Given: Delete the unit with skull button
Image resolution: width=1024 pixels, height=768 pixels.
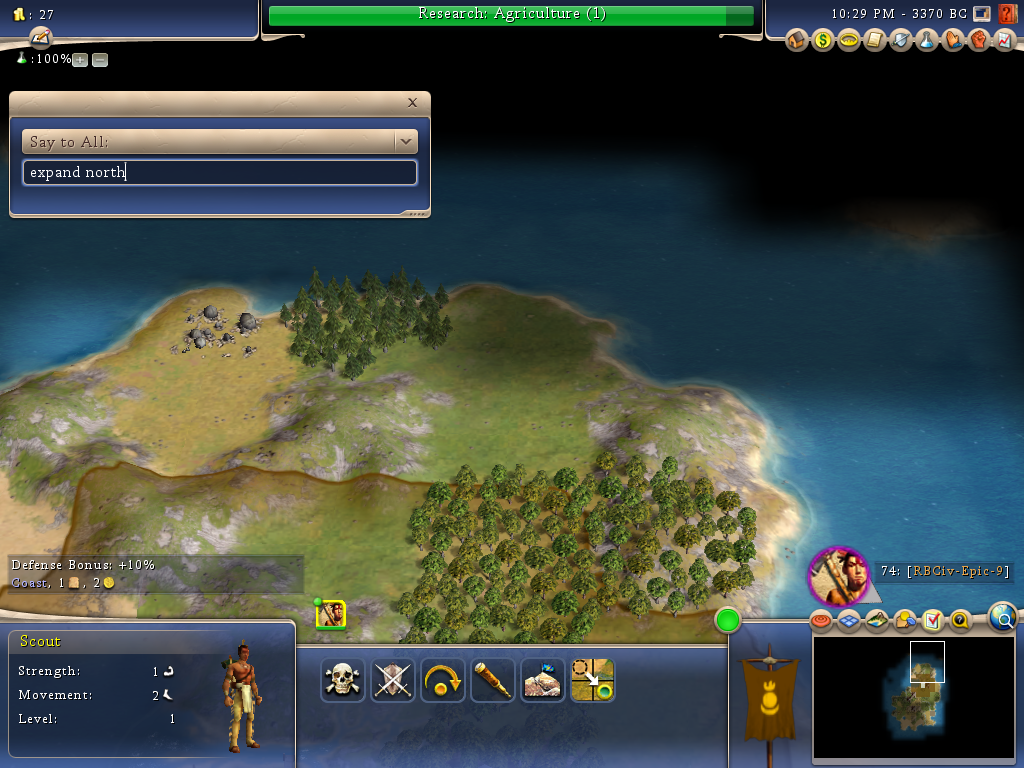Looking at the screenshot, I should [343, 680].
